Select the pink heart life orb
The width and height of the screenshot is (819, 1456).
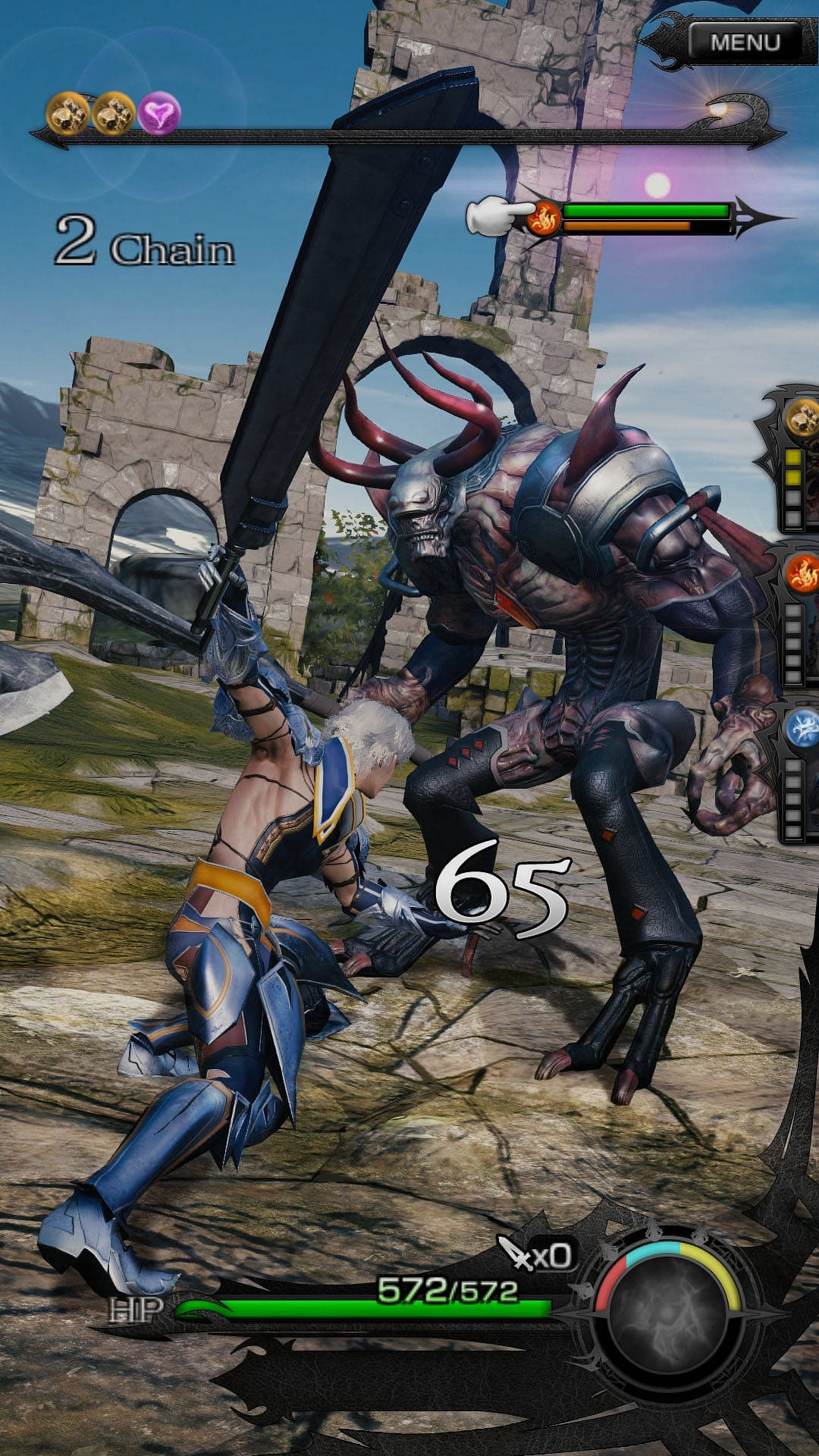pyautogui.click(x=159, y=114)
